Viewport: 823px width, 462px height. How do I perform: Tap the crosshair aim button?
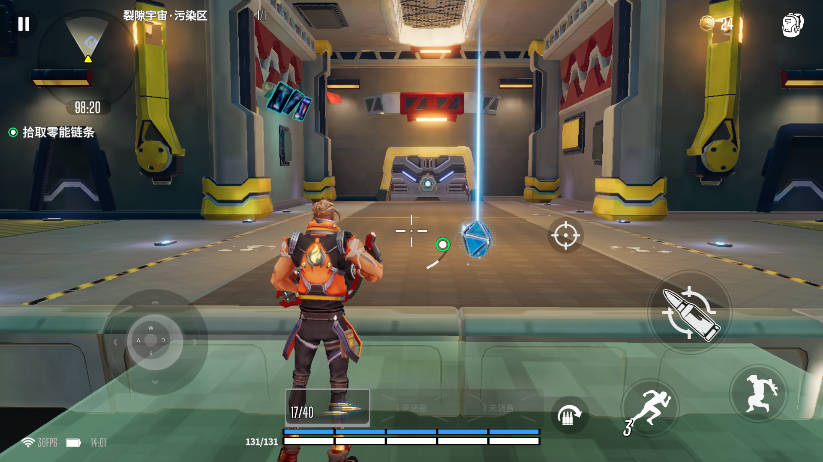click(x=565, y=236)
